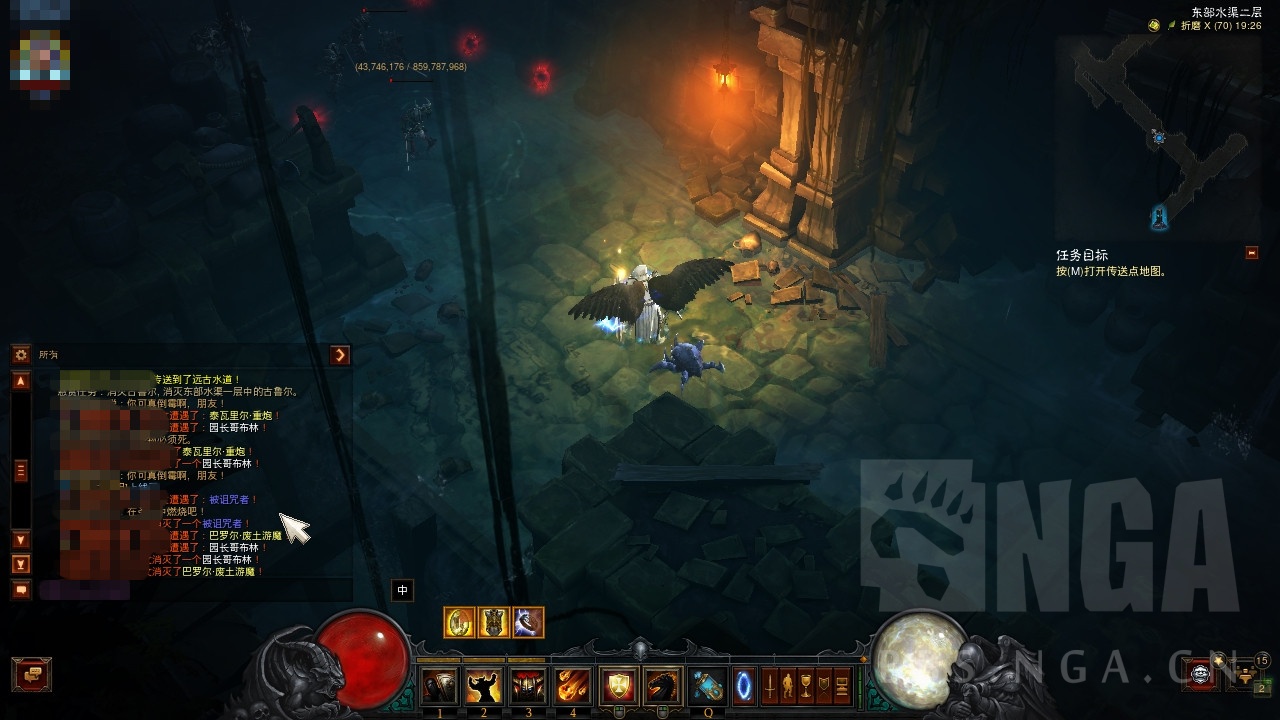Image resolution: width=1280 pixels, height=720 pixels.
Task: Activate the skill in slot 1
Action: [x=439, y=686]
